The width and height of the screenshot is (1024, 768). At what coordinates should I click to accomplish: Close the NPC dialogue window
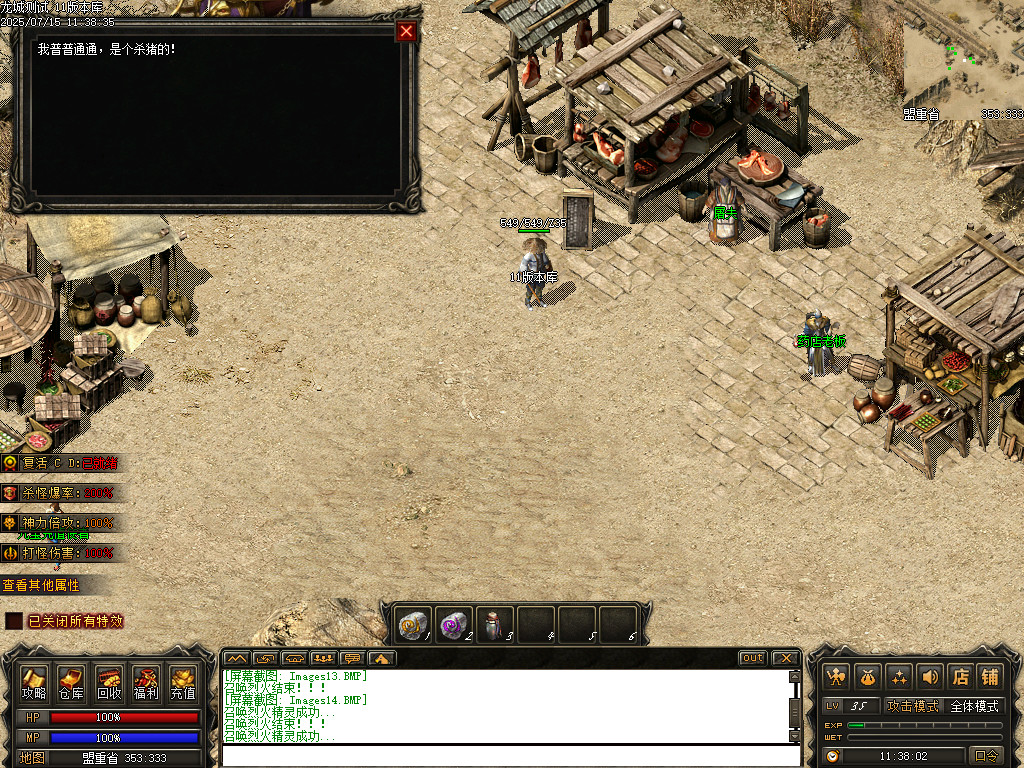pyautogui.click(x=406, y=31)
